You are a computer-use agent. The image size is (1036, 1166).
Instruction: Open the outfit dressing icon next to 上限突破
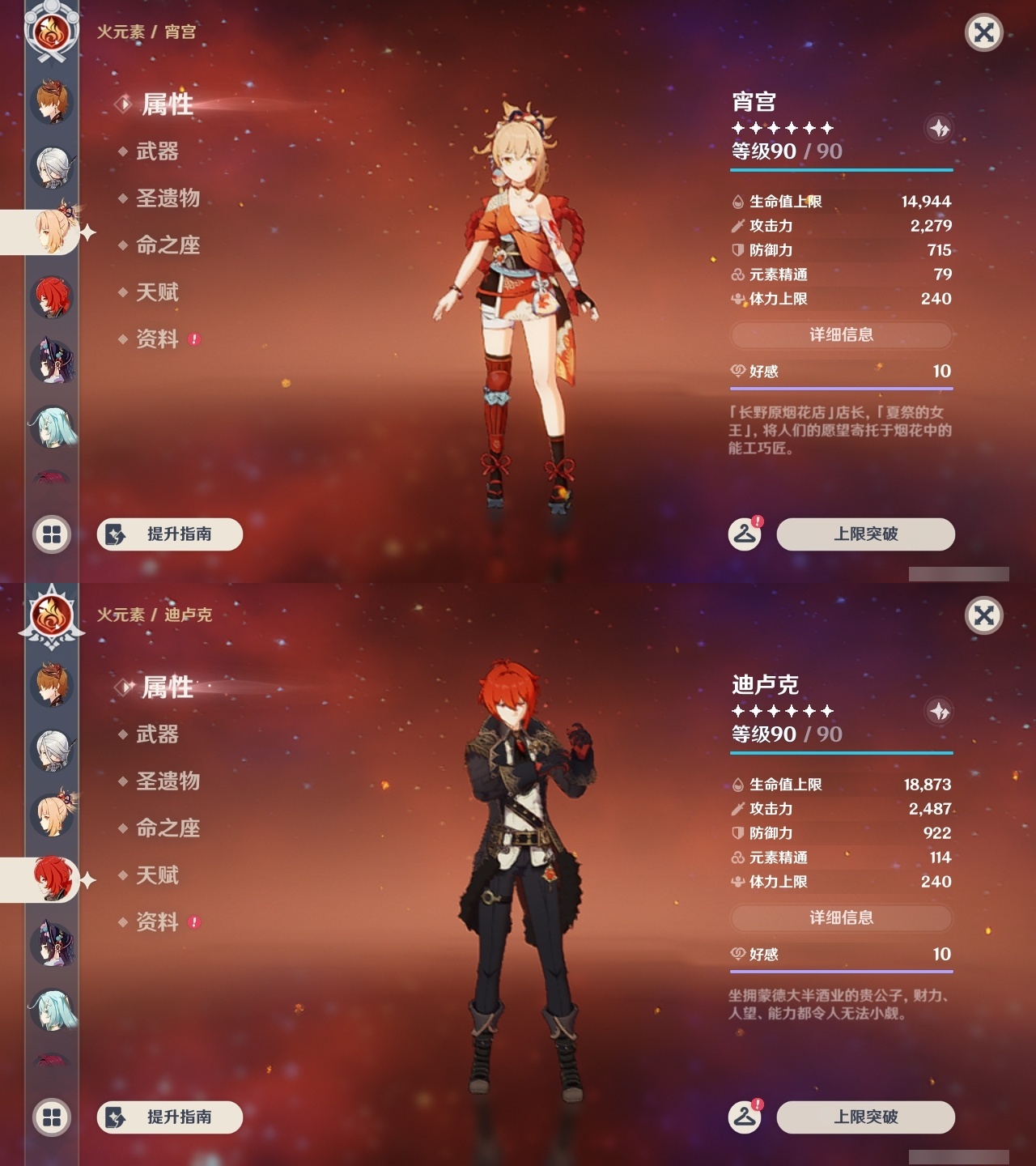click(x=745, y=534)
